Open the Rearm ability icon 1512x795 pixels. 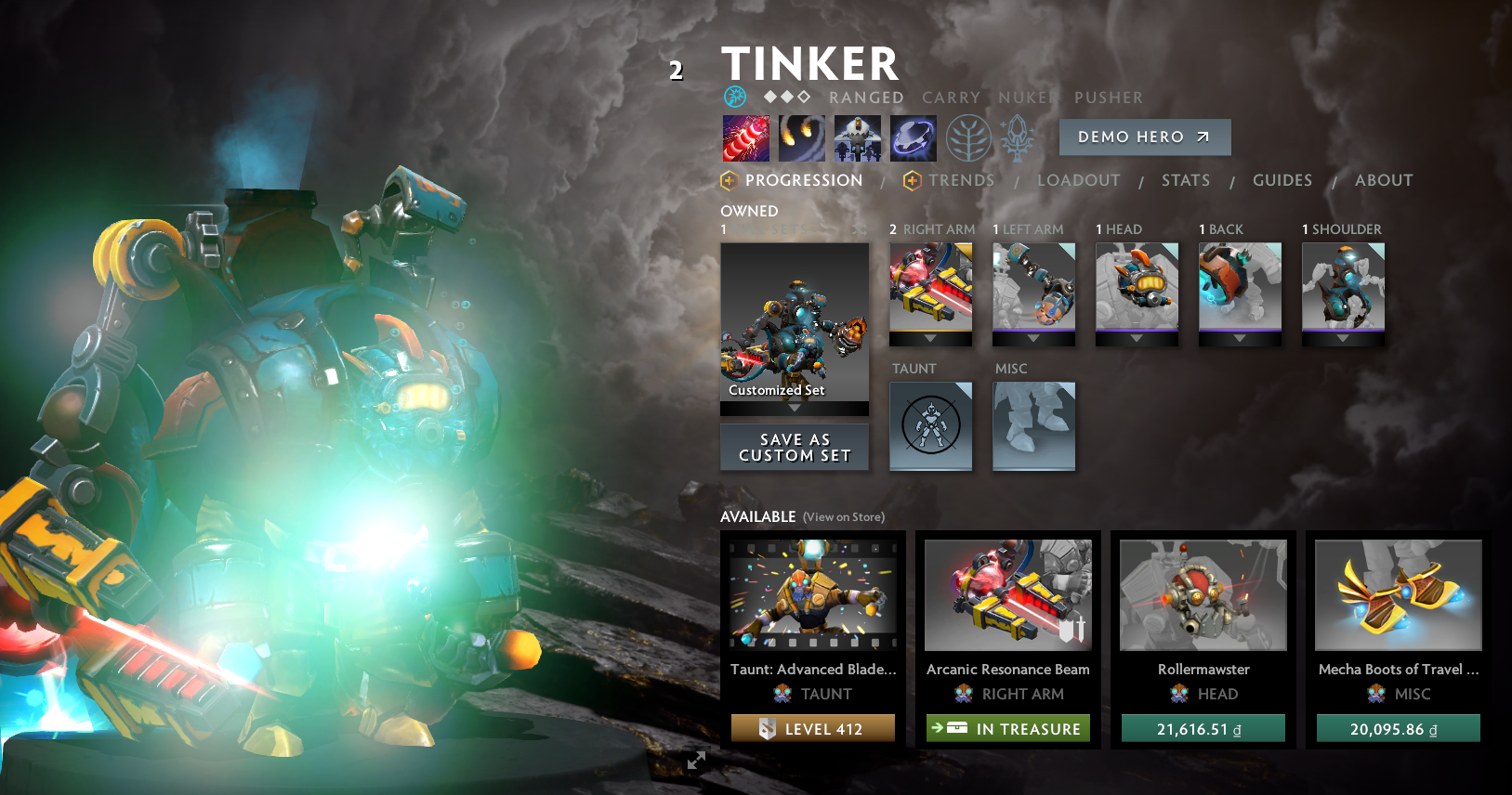913,137
